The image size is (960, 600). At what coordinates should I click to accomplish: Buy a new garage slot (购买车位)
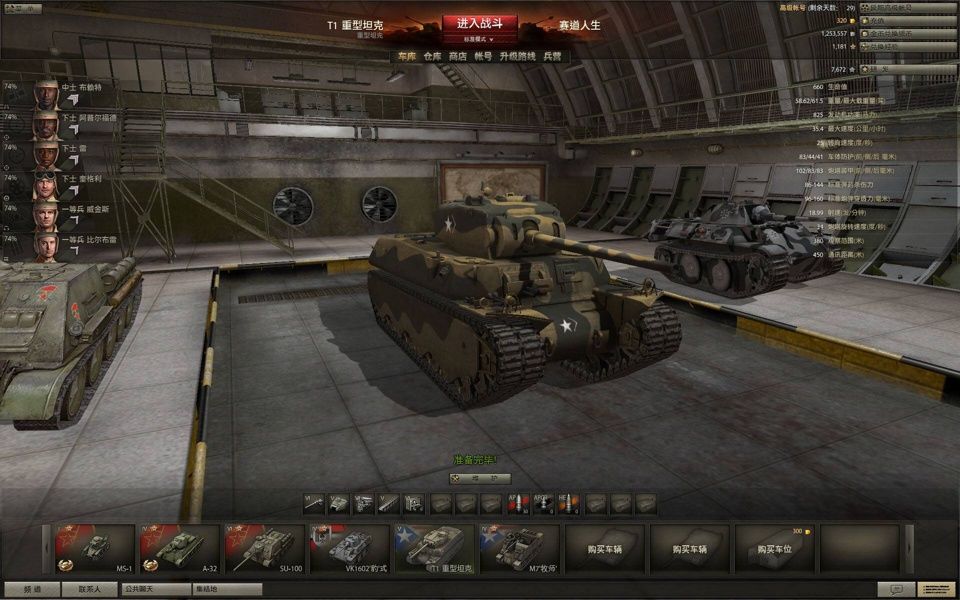774,548
